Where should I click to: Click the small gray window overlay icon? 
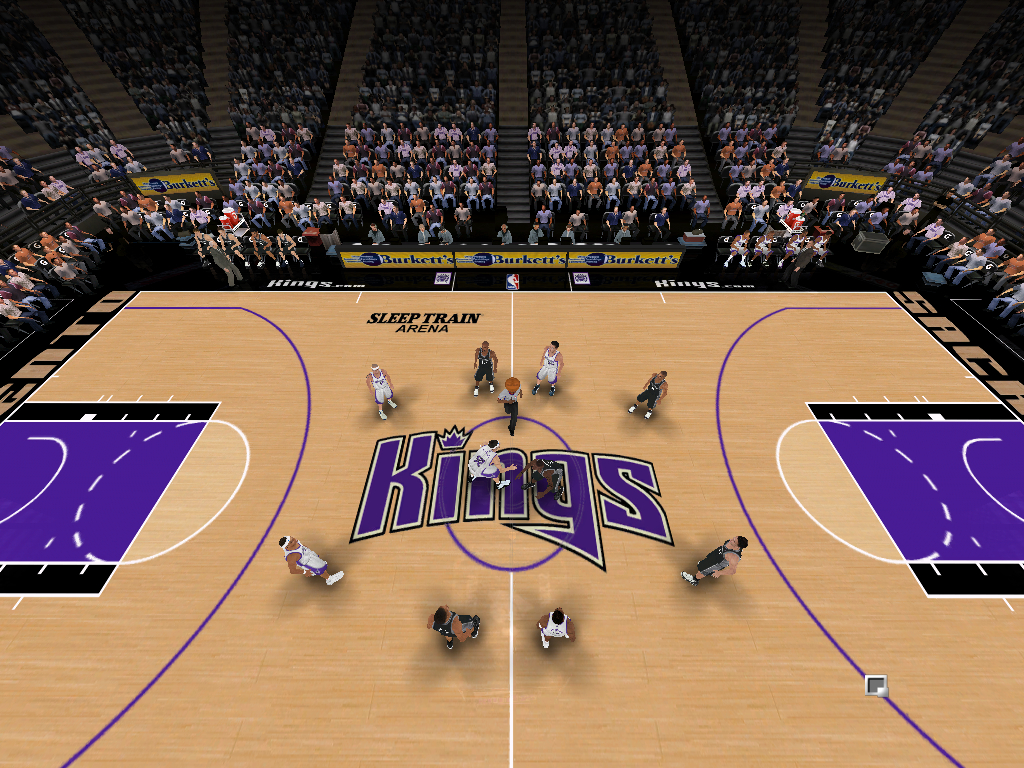click(x=876, y=685)
